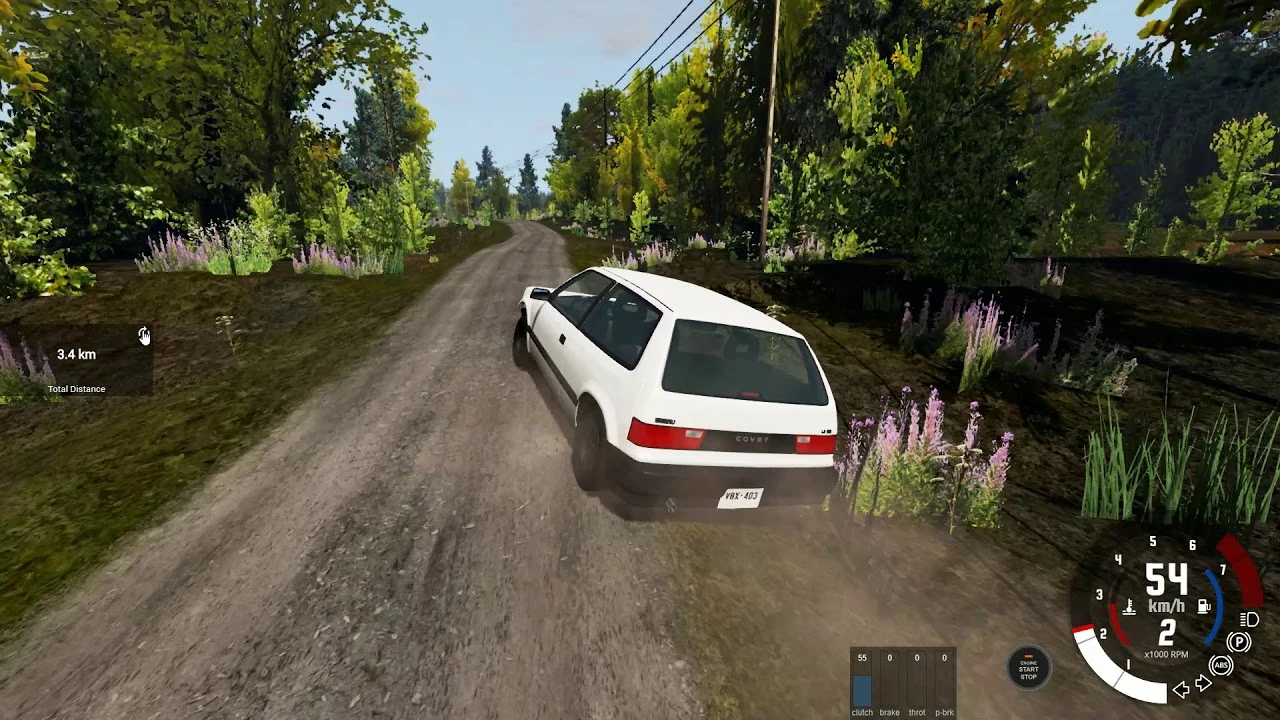Open the x1000 RPM tachometer display
Image resolution: width=1280 pixels, height=720 pixels.
[x=1167, y=653]
